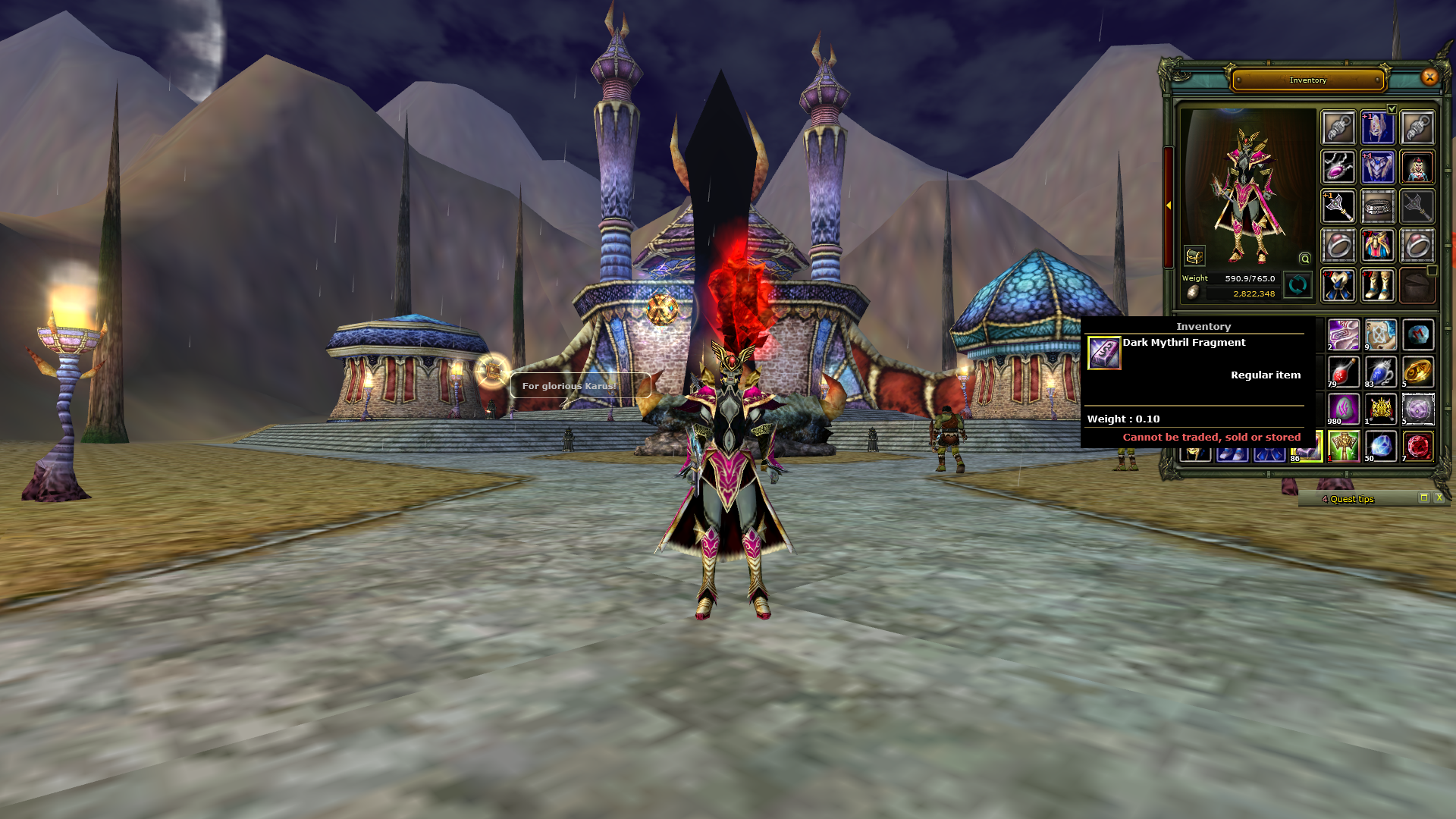Collapse the inventory using the yellow side arrow
This screenshot has width=1456, height=819.
click(1169, 205)
